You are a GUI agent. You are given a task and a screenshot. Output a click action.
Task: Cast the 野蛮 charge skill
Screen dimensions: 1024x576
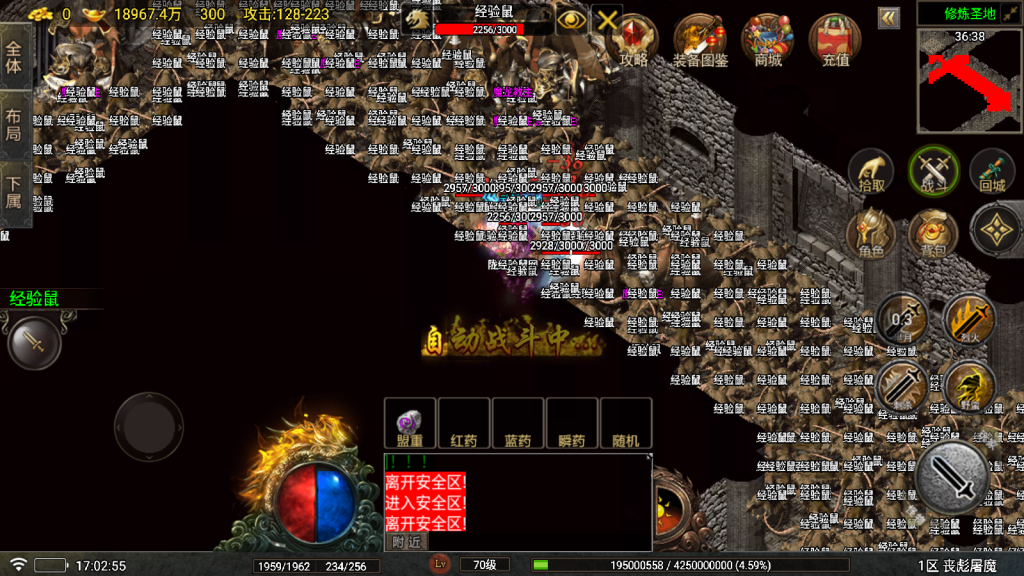pos(968,386)
